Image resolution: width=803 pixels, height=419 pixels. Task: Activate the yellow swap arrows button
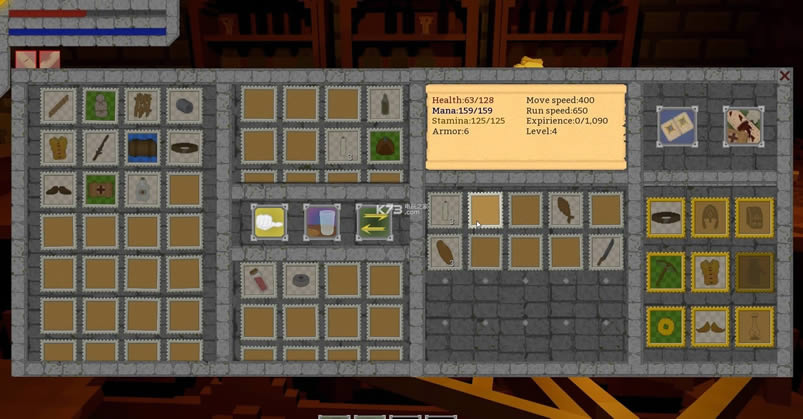[x=374, y=221]
